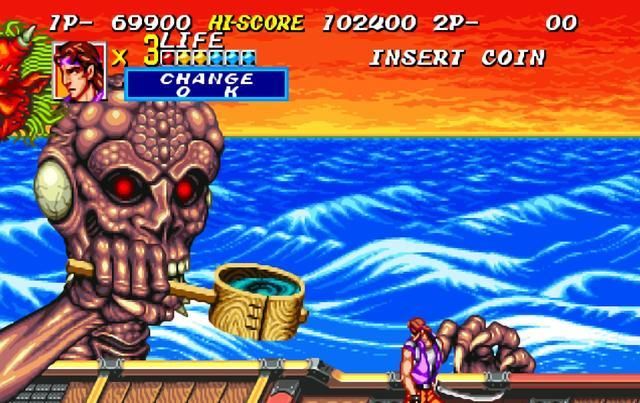Screen dimensions: 640x403
Task: Click the player one character portrait
Action: 79,70
